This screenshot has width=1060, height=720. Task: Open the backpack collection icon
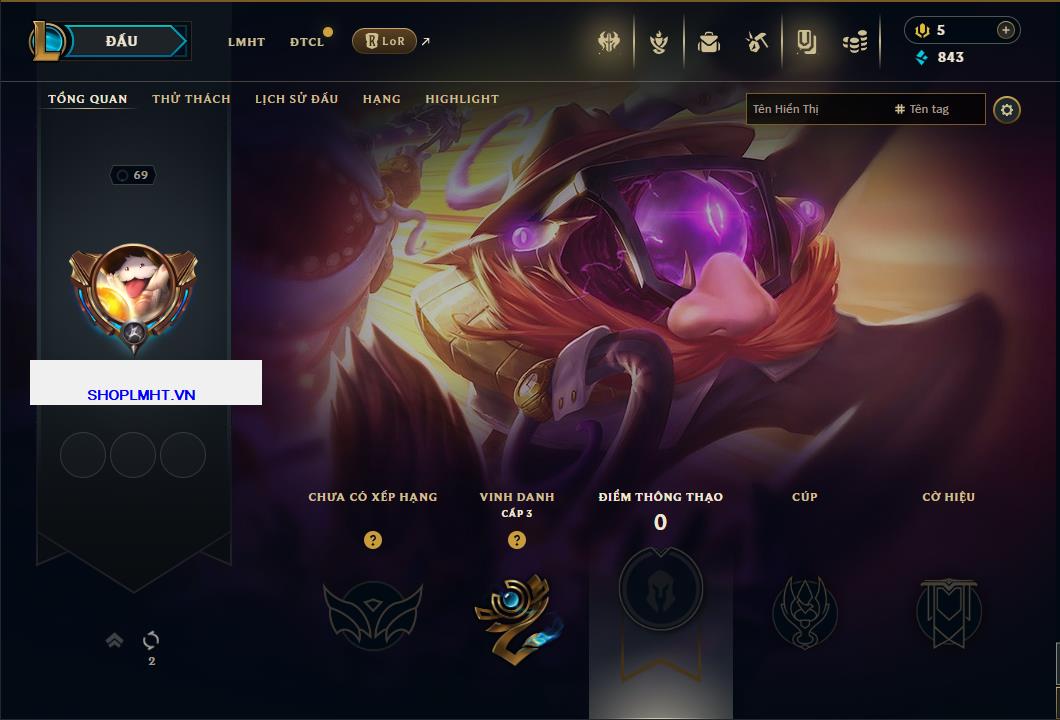(709, 42)
